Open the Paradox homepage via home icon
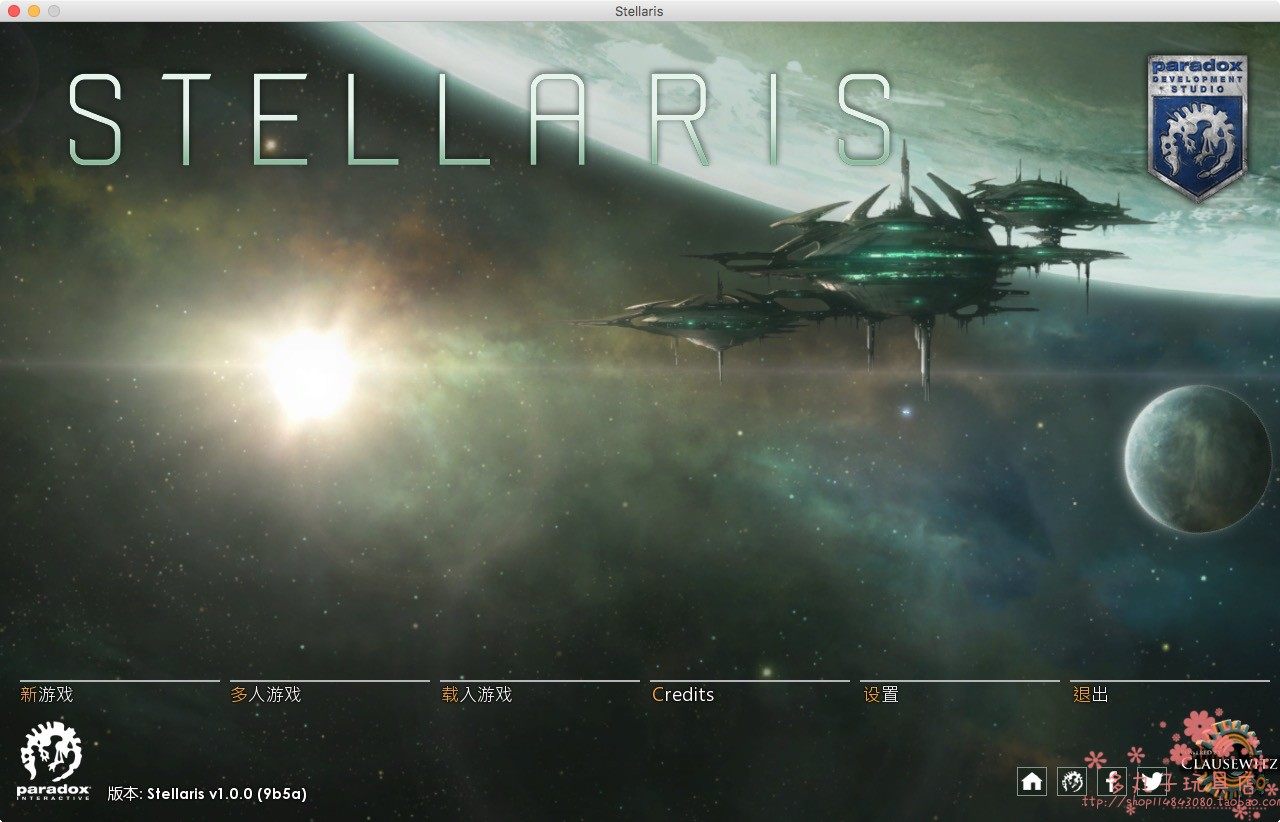Viewport: 1280px width, 822px height. point(1031,783)
